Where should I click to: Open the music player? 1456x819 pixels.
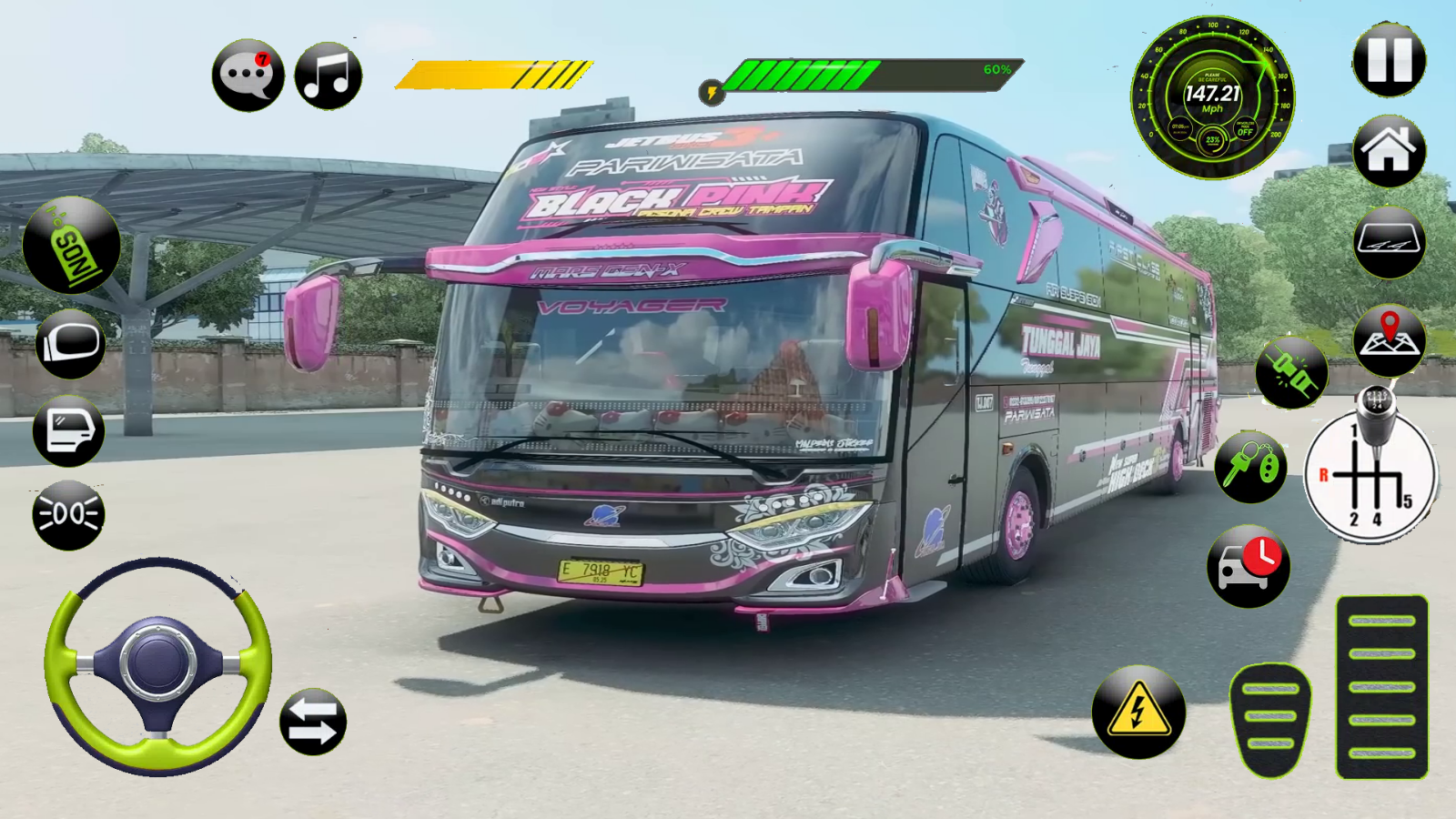click(328, 74)
